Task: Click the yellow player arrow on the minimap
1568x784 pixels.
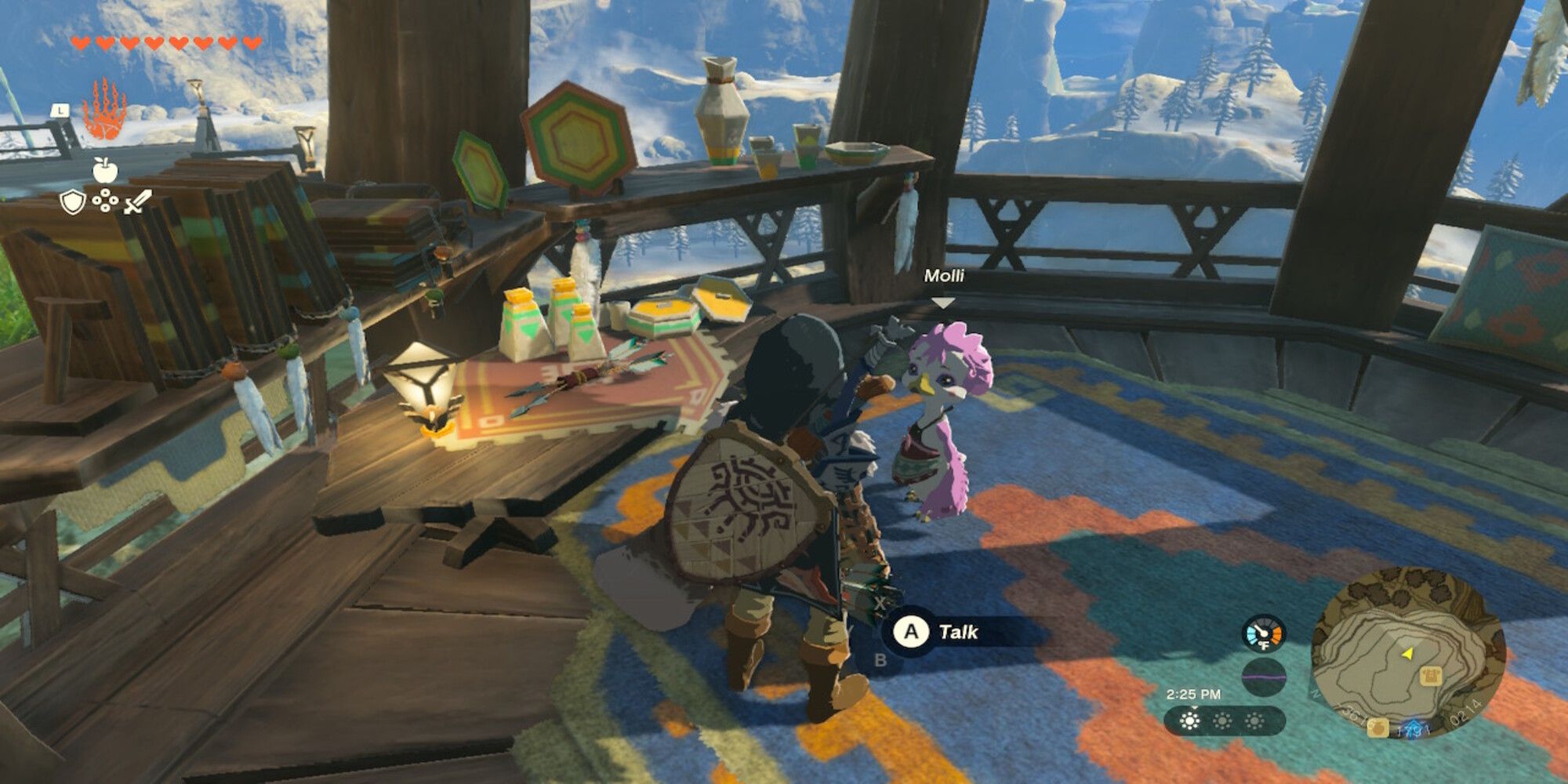Action: point(1407,654)
